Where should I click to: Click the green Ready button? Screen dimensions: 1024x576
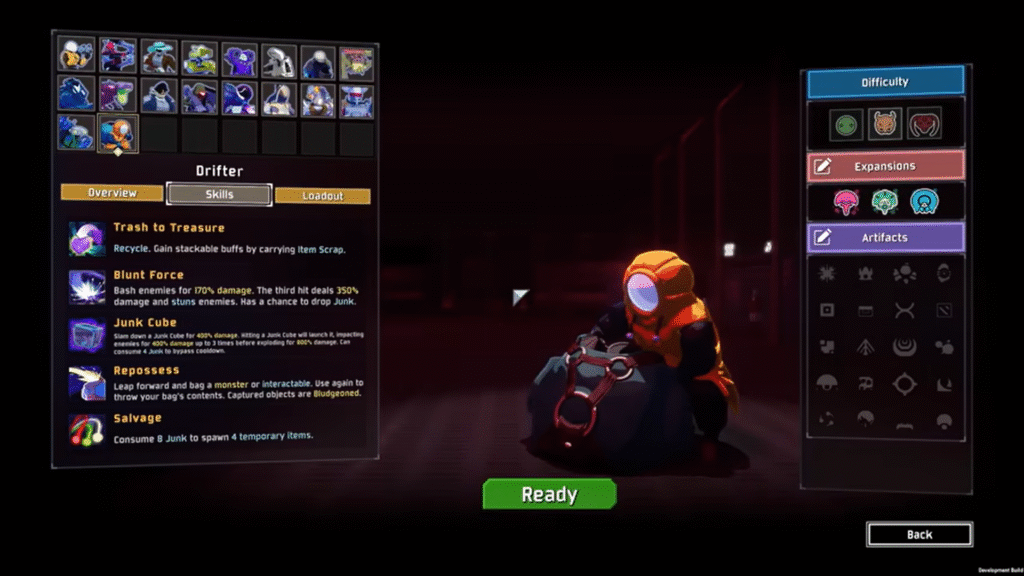tap(549, 494)
